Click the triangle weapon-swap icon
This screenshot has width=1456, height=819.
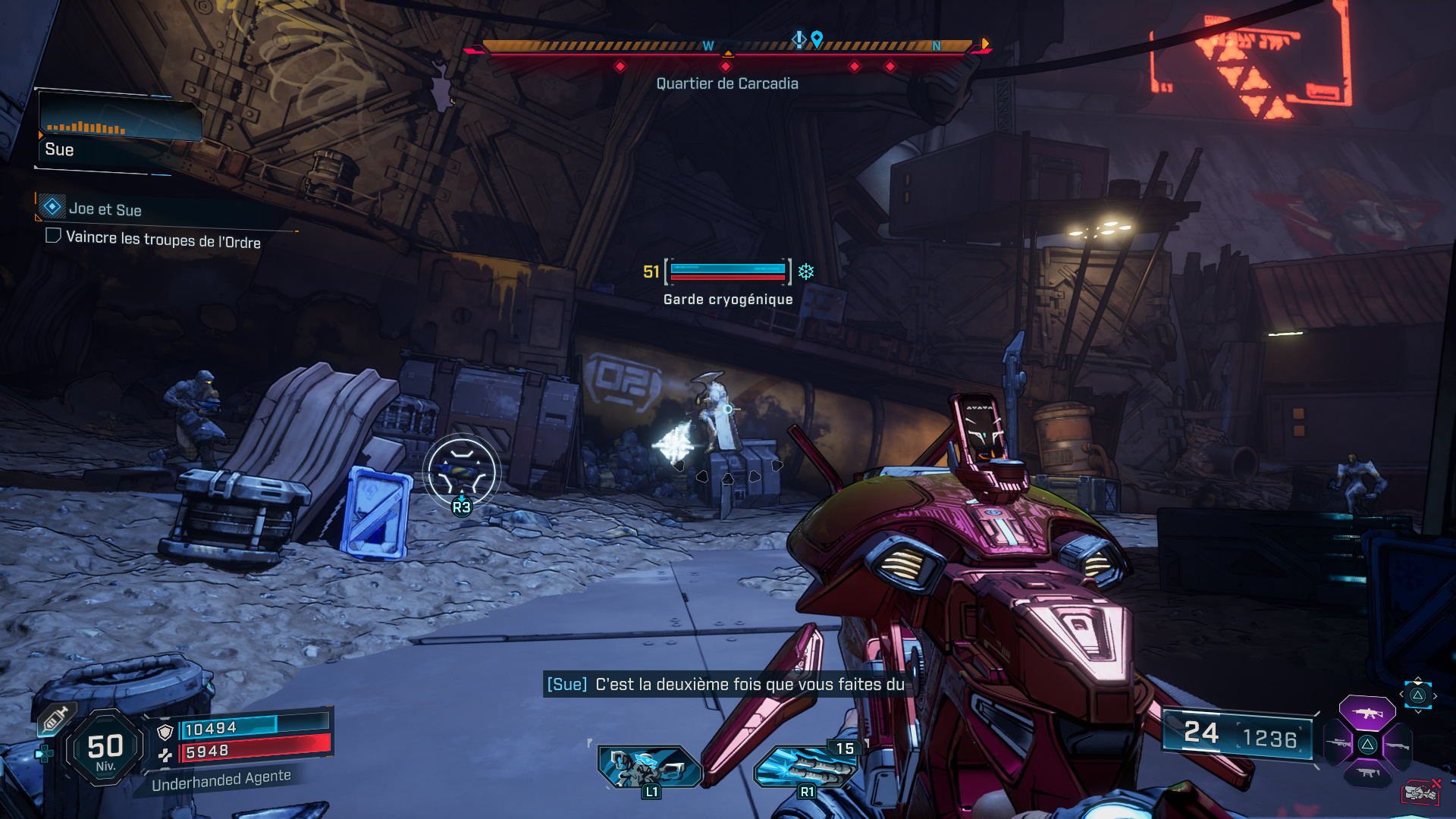1418,695
